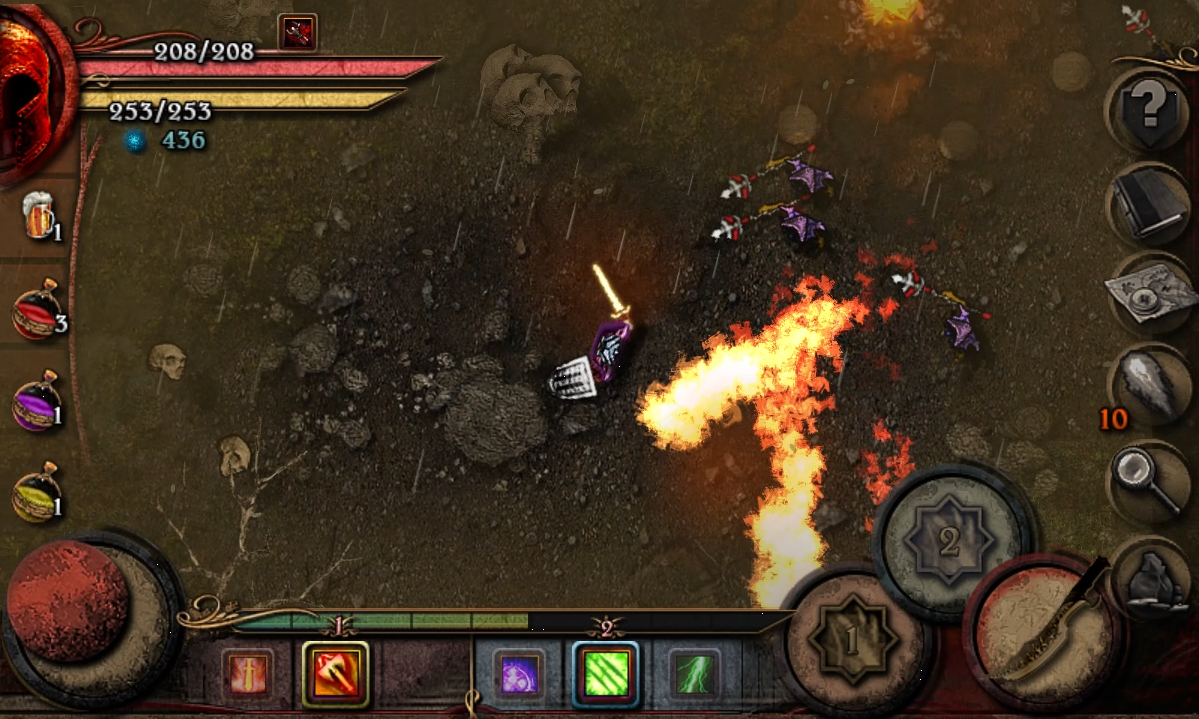The image size is (1199, 719).
Task: Activate the round skill button numbered 2
Action: pyautogui.click(x=949, y=541)
